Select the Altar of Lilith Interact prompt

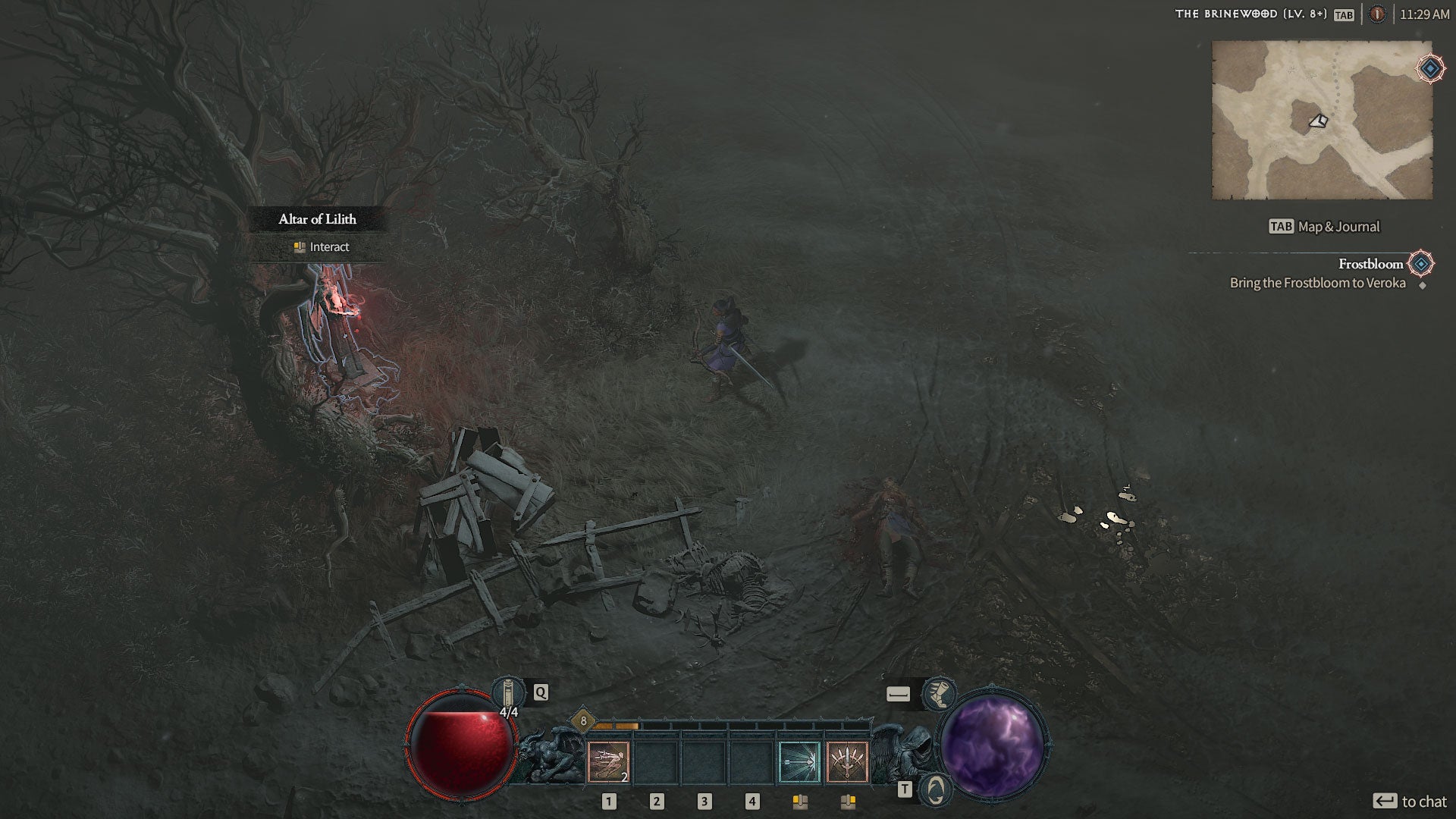tap(322, 247)
